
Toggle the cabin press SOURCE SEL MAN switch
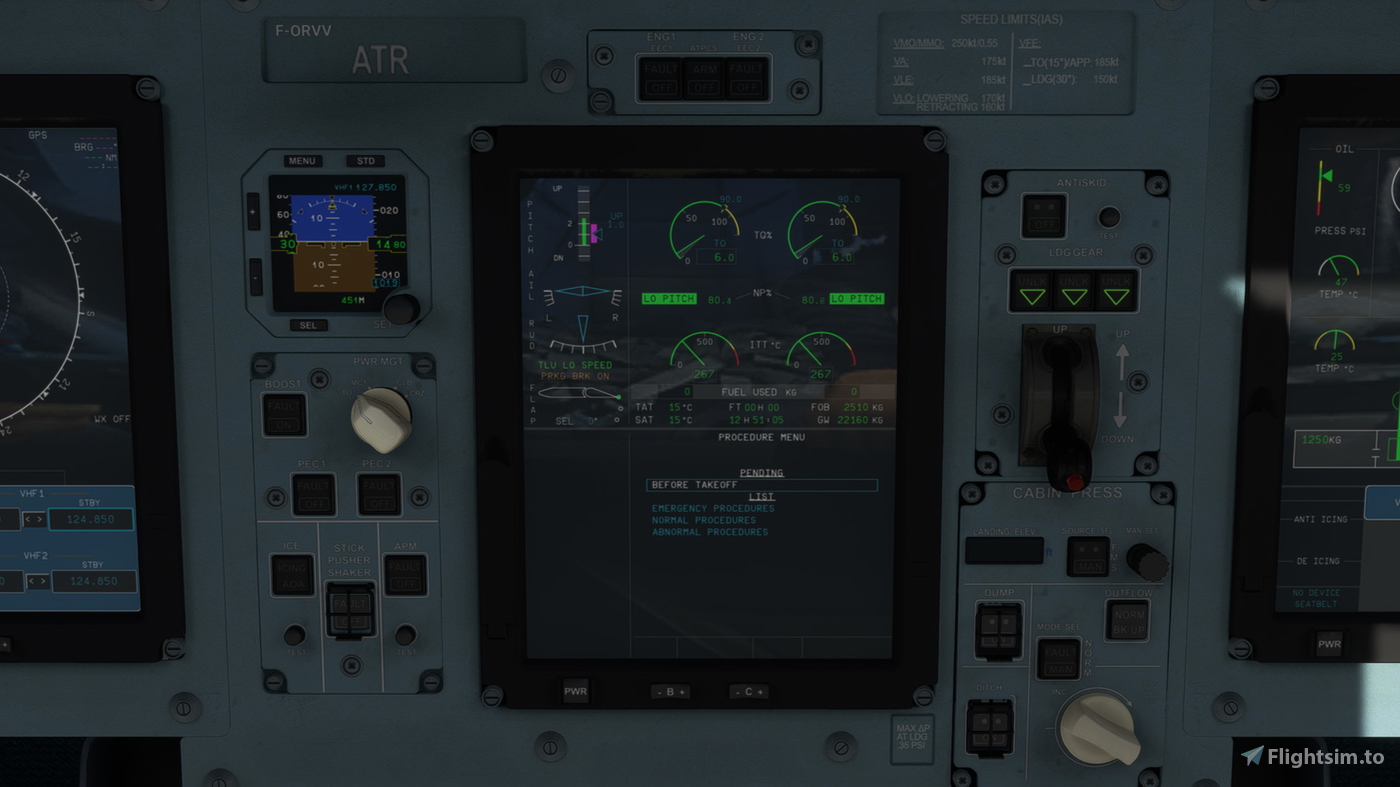pyautogui.click(x=1088, y=556)
